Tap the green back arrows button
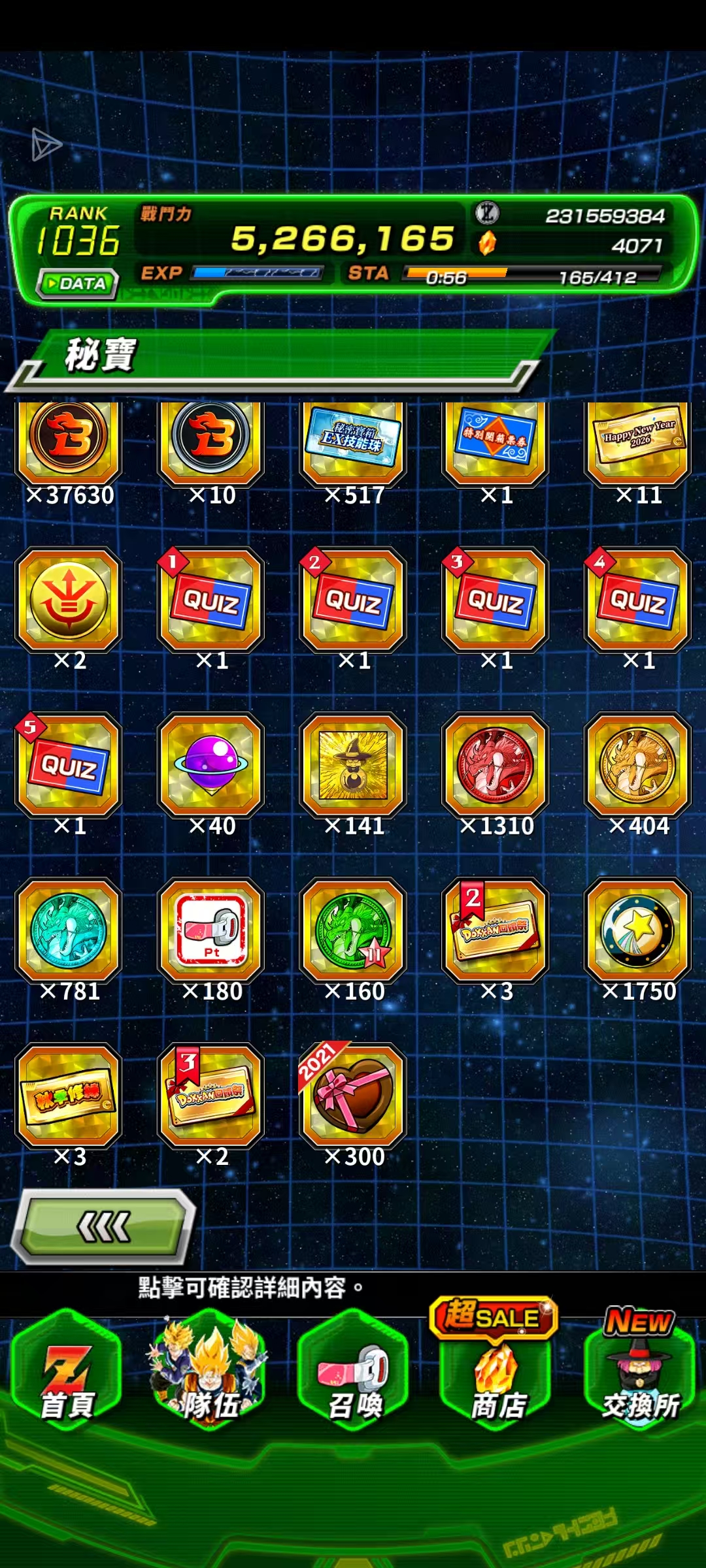706x1568 pixels. click(x=104, y=1226)
